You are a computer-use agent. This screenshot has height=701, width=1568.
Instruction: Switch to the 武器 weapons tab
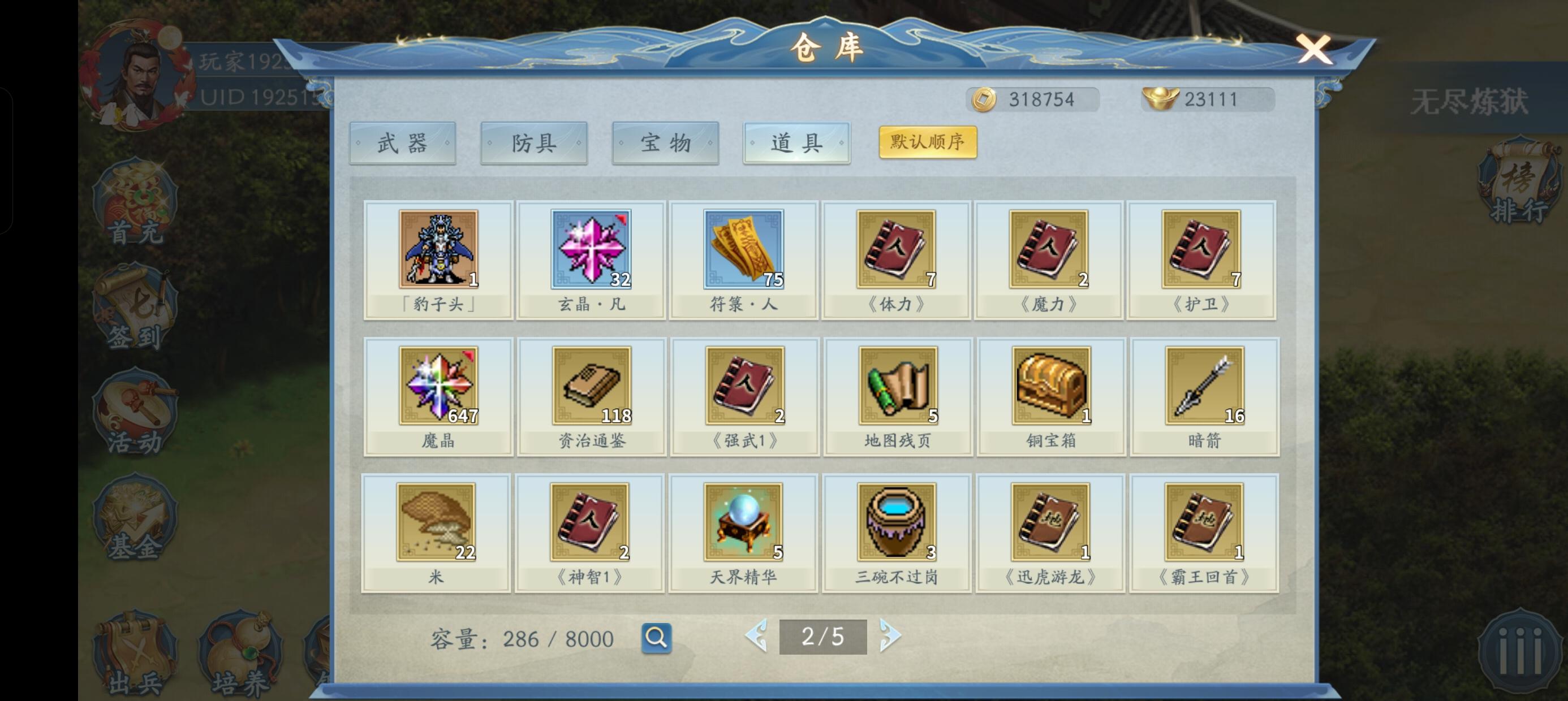coord(403,142)
